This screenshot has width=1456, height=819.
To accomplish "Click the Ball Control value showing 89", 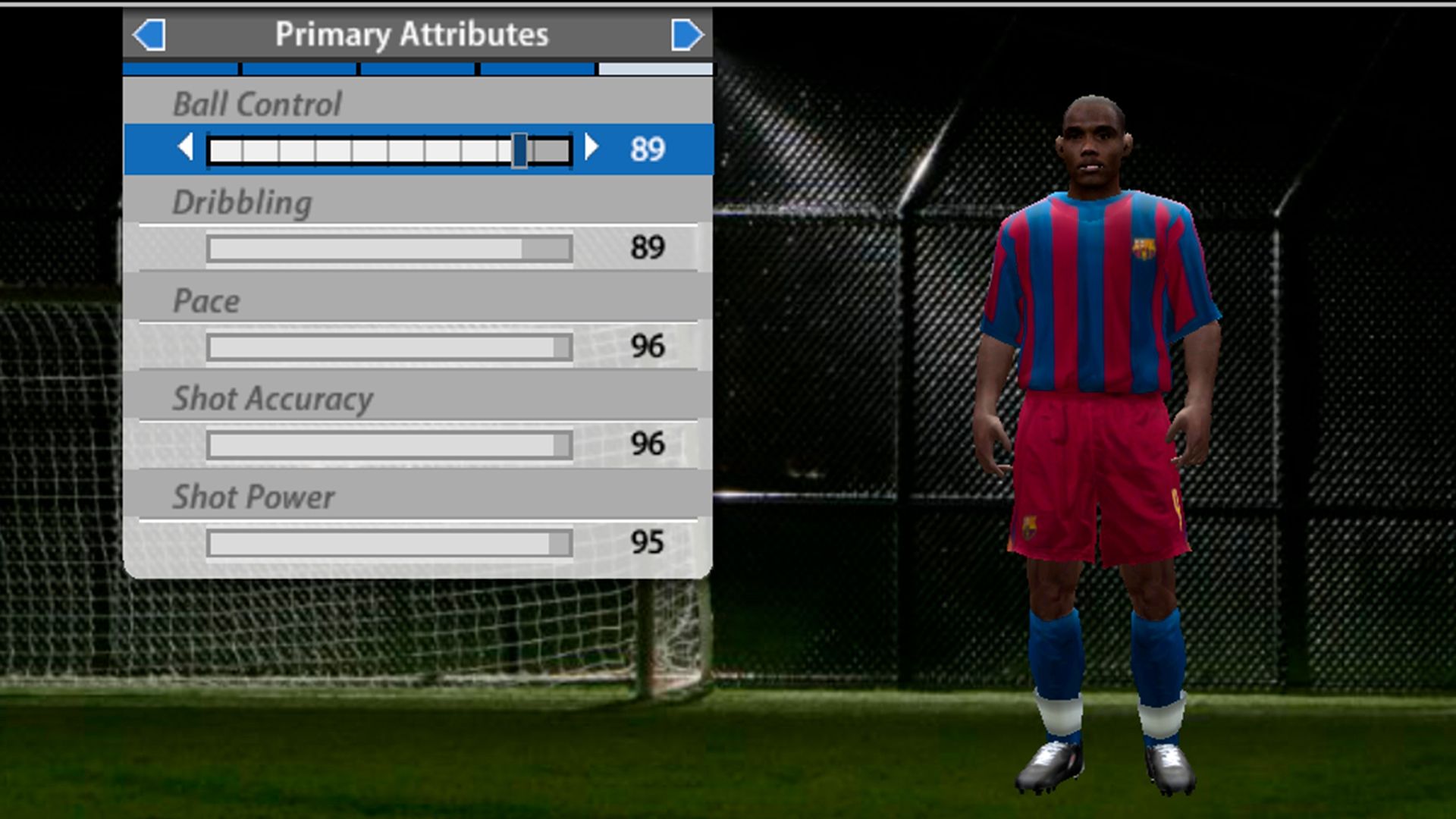I will 646,149.
